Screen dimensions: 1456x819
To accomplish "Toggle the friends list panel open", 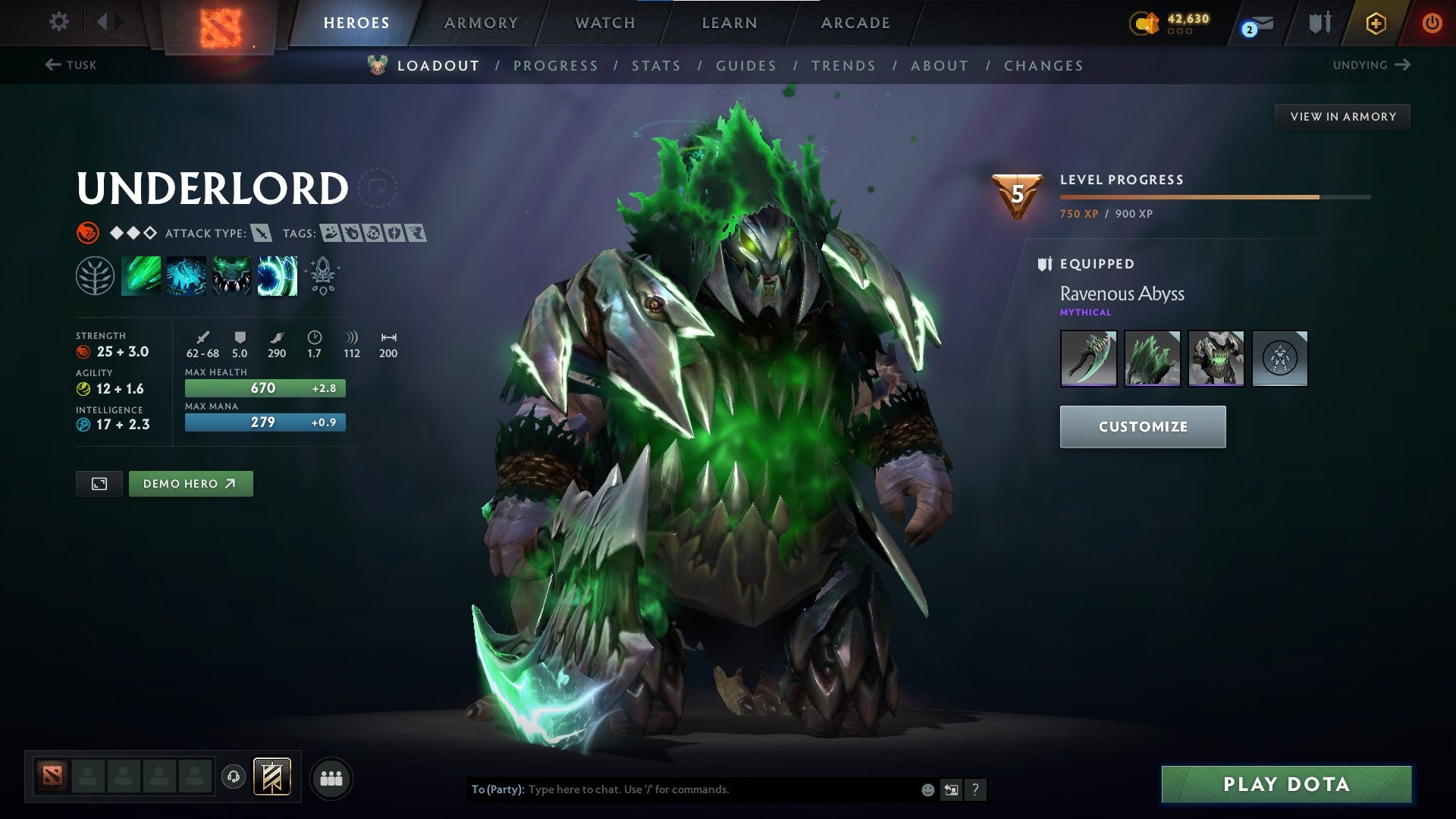I will pos(331,777).
